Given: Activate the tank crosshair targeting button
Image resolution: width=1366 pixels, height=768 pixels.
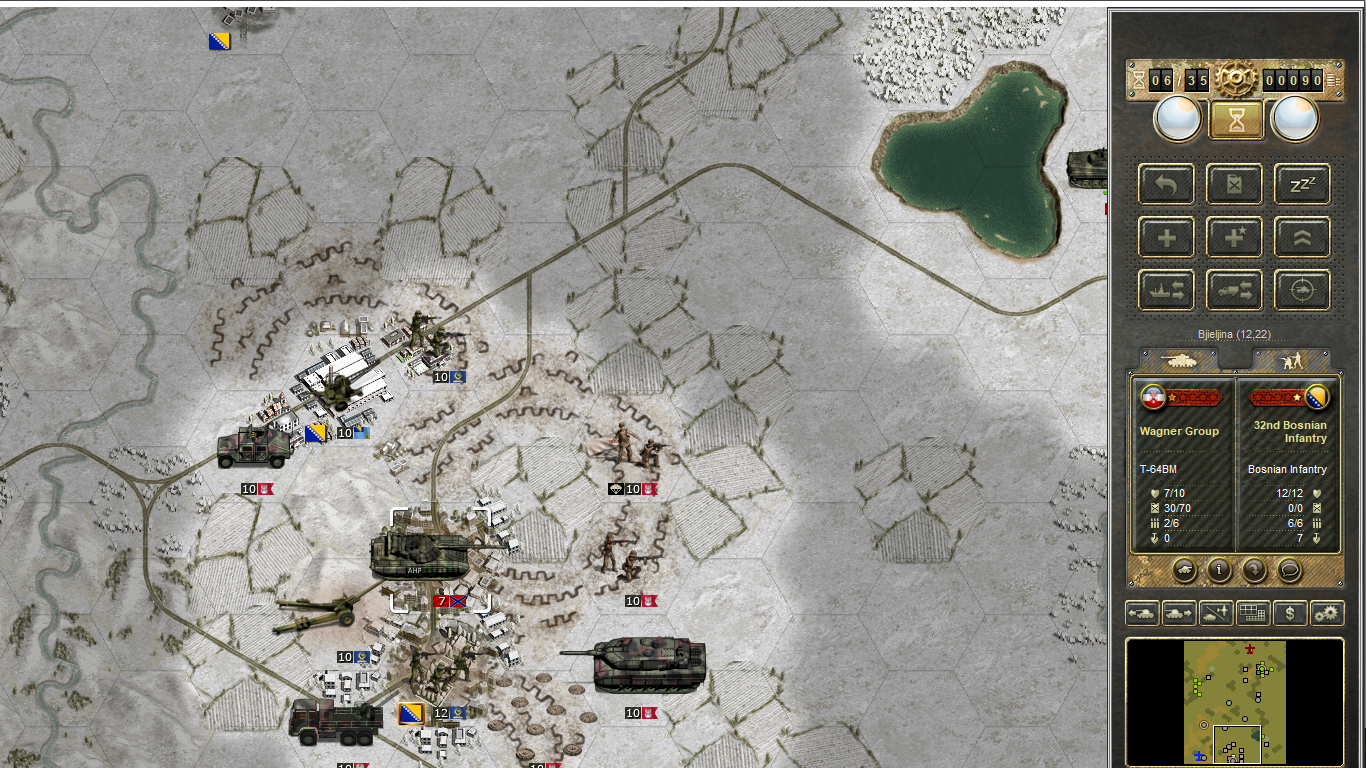Looking at the screenshot, I should pyautogui.click(x=1302, y=291).
